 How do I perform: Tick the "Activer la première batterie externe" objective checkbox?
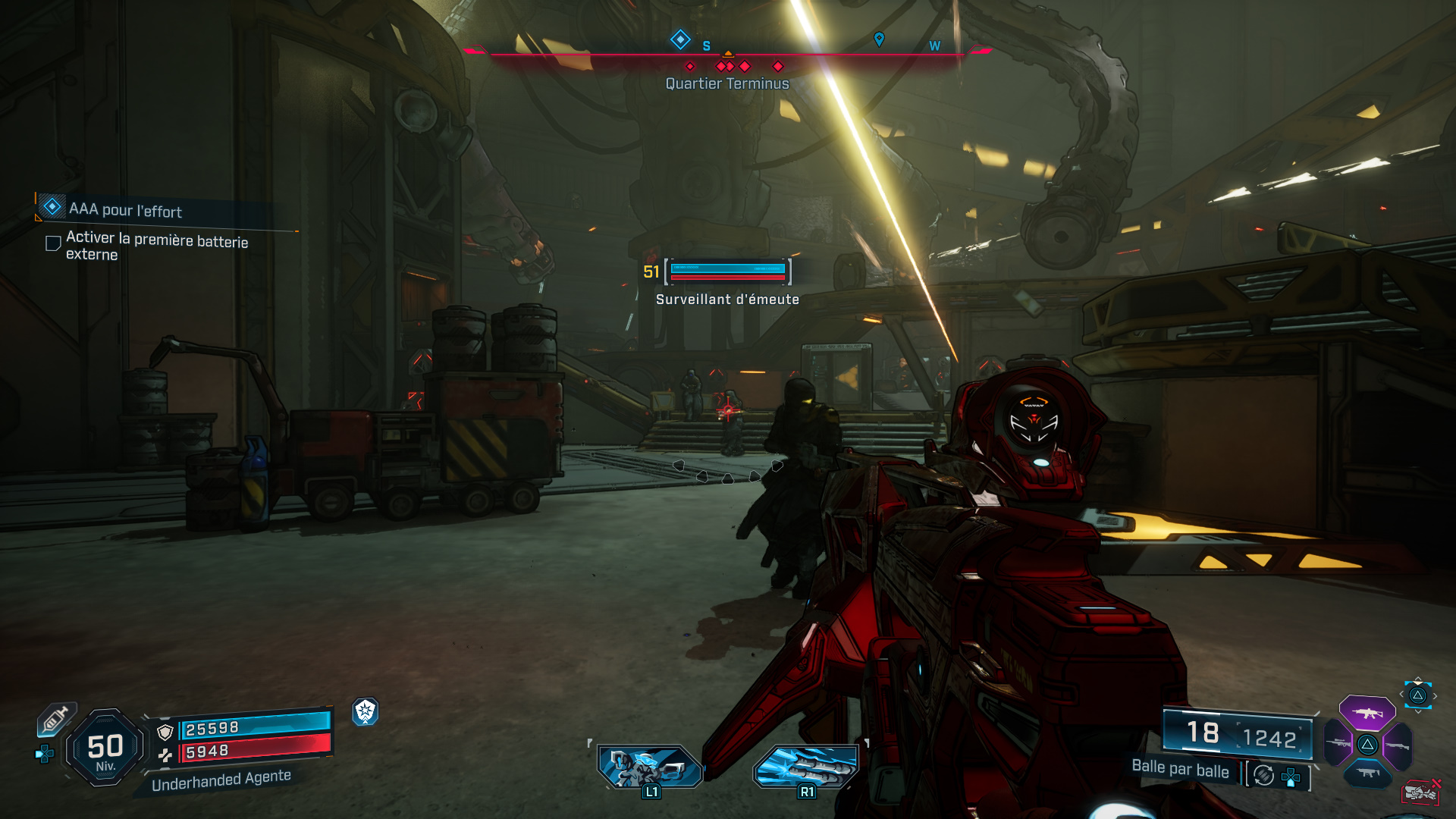click(x=53, y=243)
